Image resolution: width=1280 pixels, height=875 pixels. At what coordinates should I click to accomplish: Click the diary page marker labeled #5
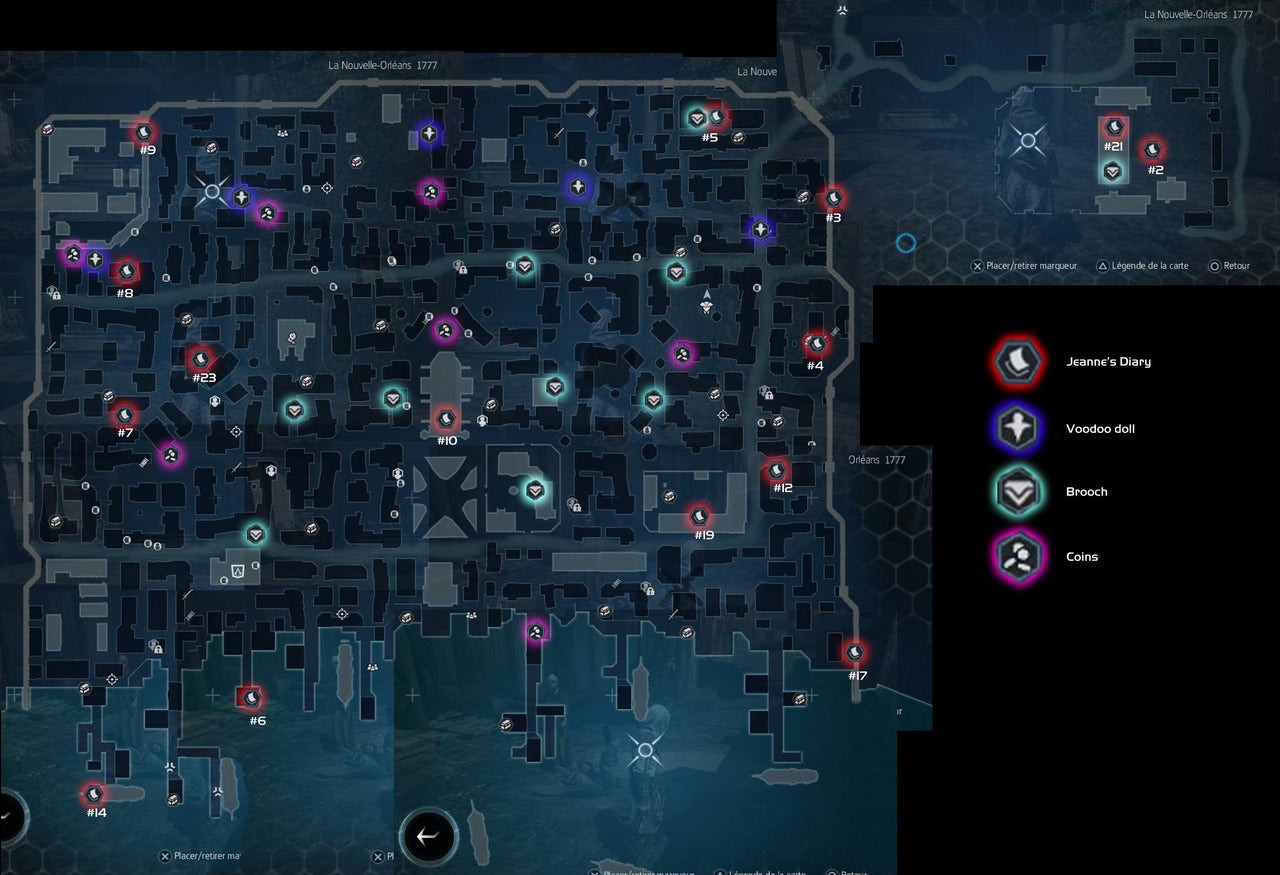(715, 117)
